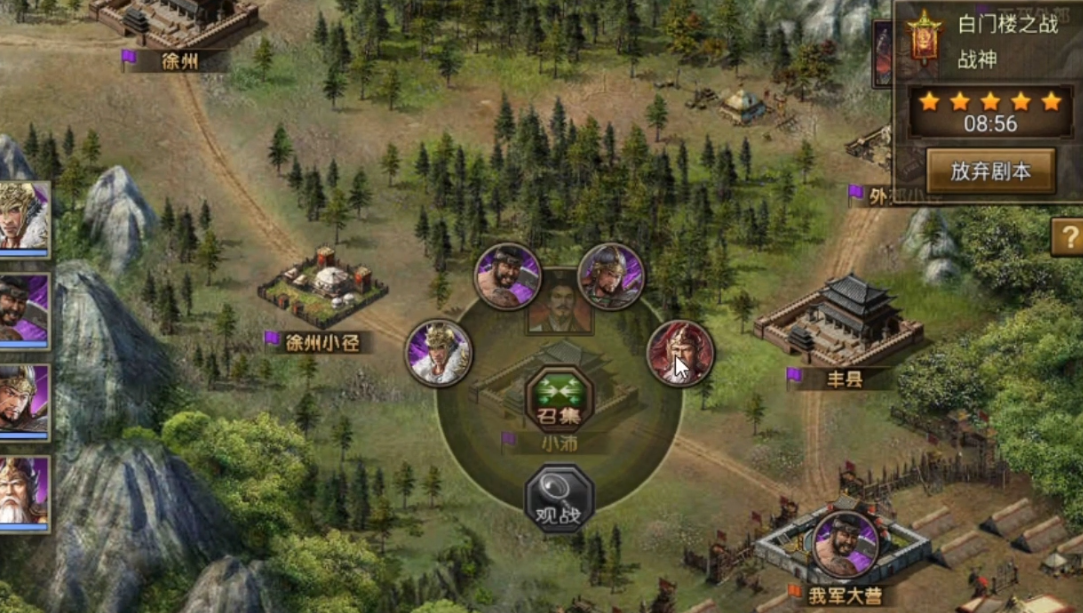
Task: Select the square mustached lord portrait above 召集
Action: [559, 303]
